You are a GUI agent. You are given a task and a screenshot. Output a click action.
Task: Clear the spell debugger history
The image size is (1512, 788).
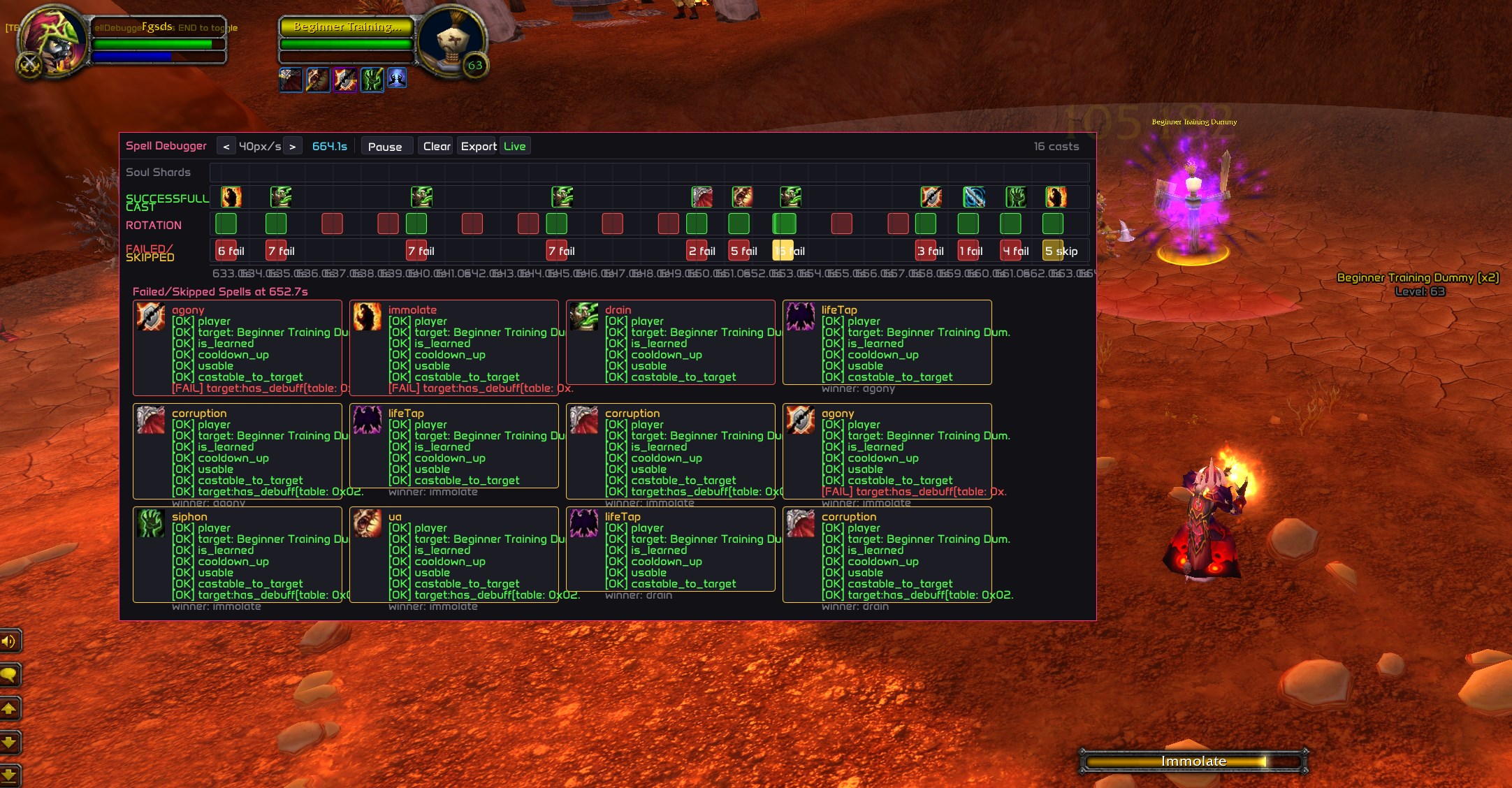(x=435, y=146)
